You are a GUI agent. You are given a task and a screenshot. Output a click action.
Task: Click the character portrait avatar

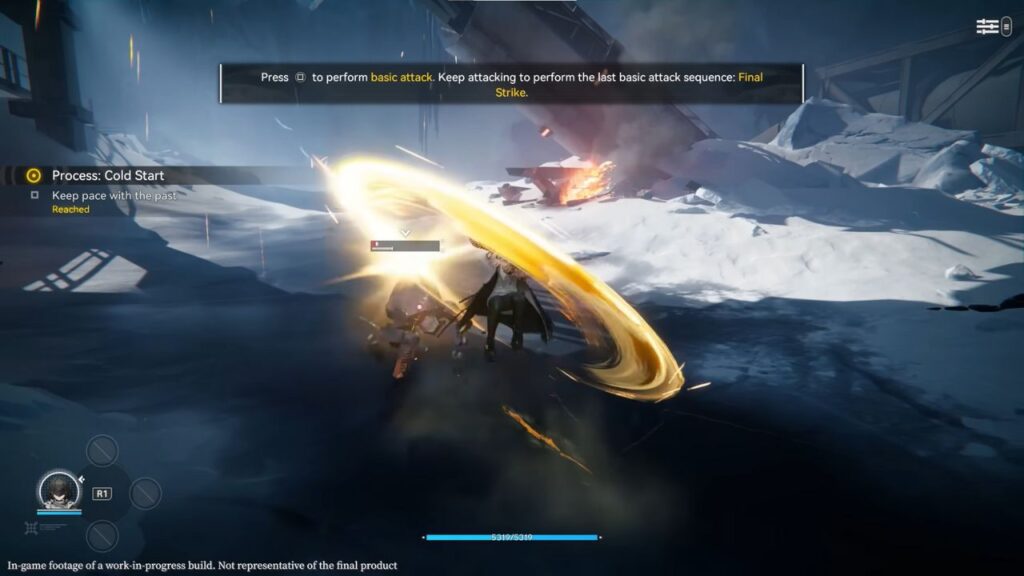58,490
